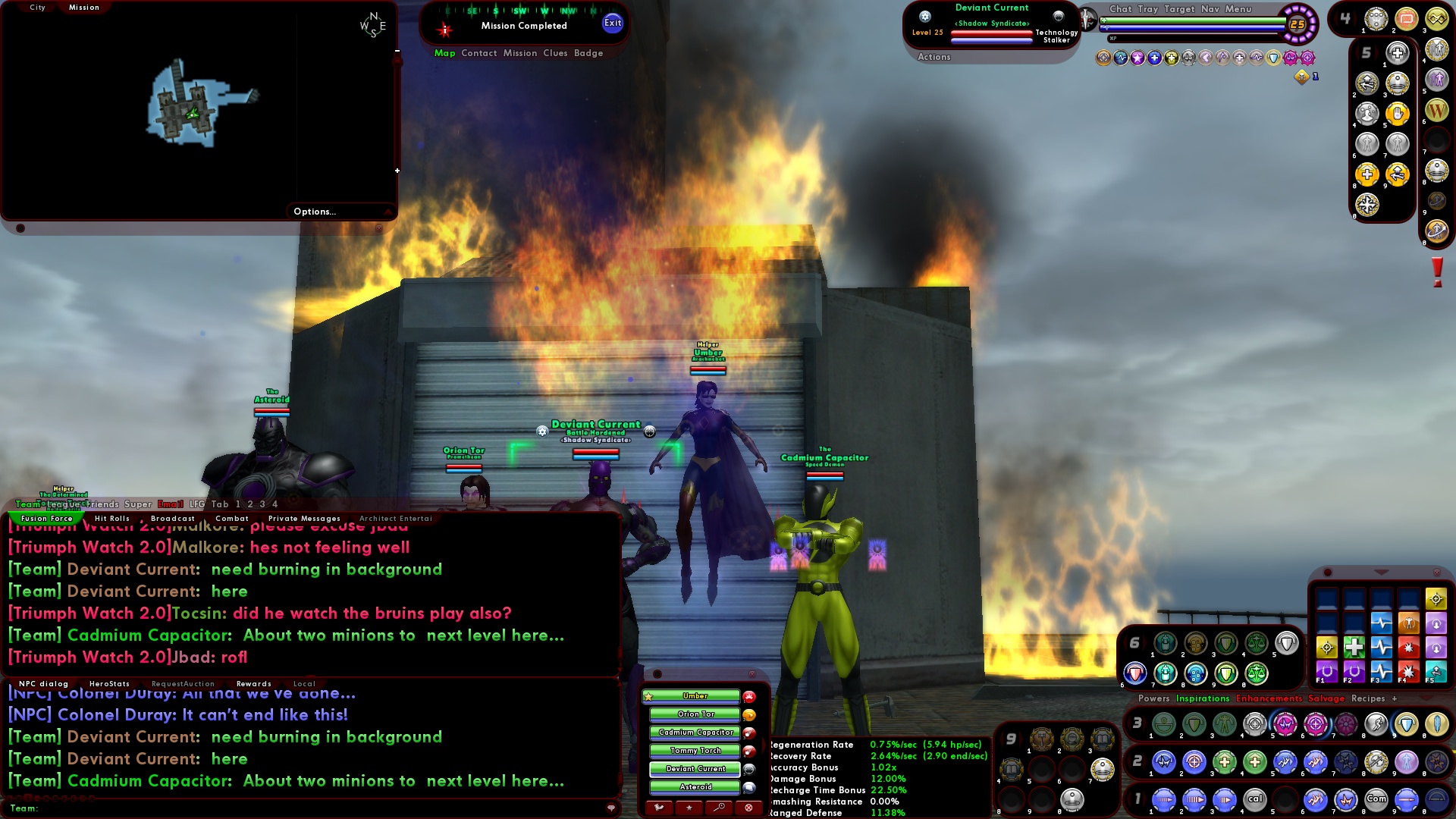Click the boot kick icon in the team window
This screenshot has width=1456, height=819.
click(658, 808)
